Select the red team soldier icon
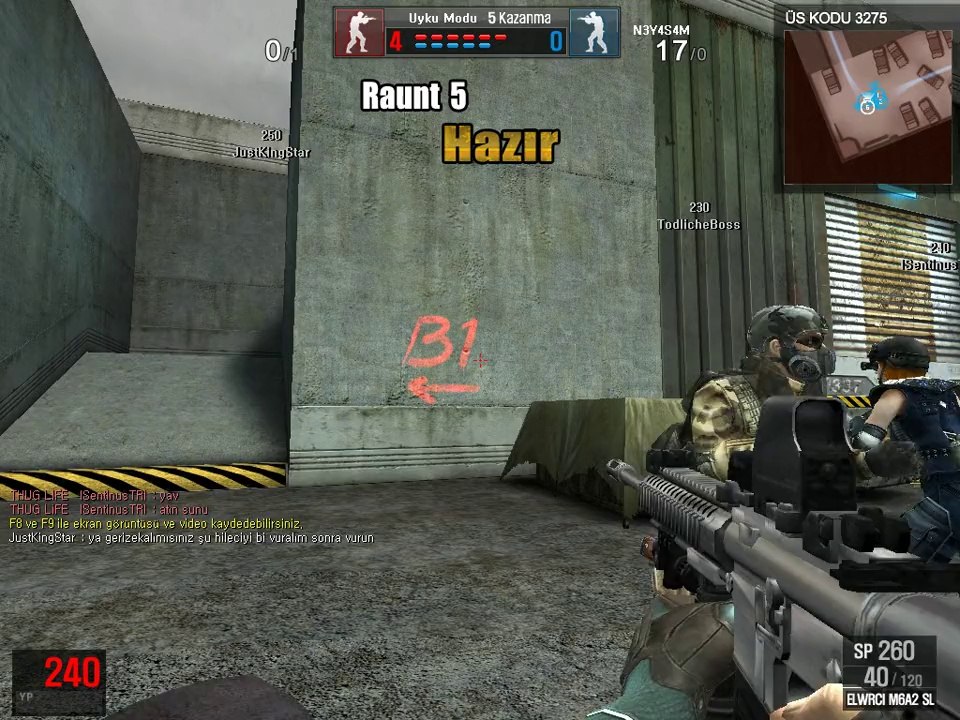This screenshot has width=960, height=720. click(x=359, y=32)
